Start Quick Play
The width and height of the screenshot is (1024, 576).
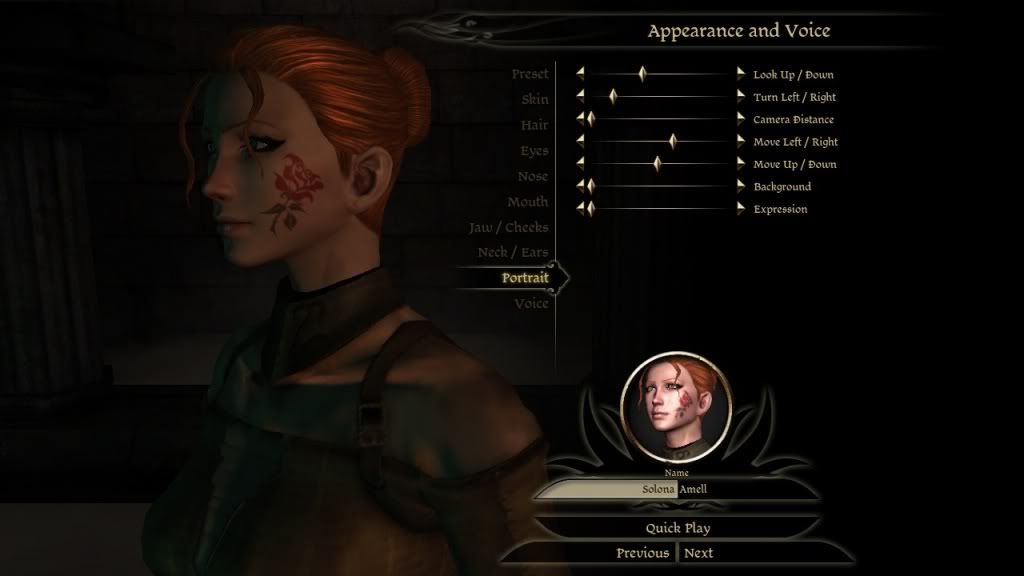click(x=677, y=527)
